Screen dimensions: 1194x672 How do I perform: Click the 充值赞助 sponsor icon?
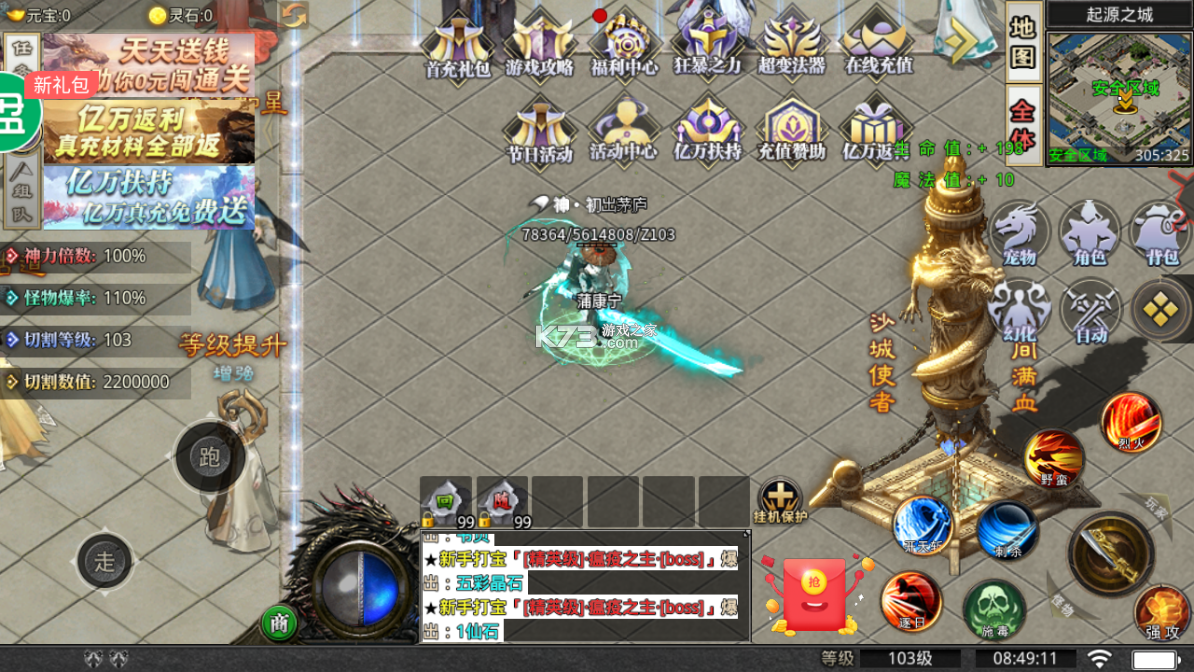[x=792, y=130]
